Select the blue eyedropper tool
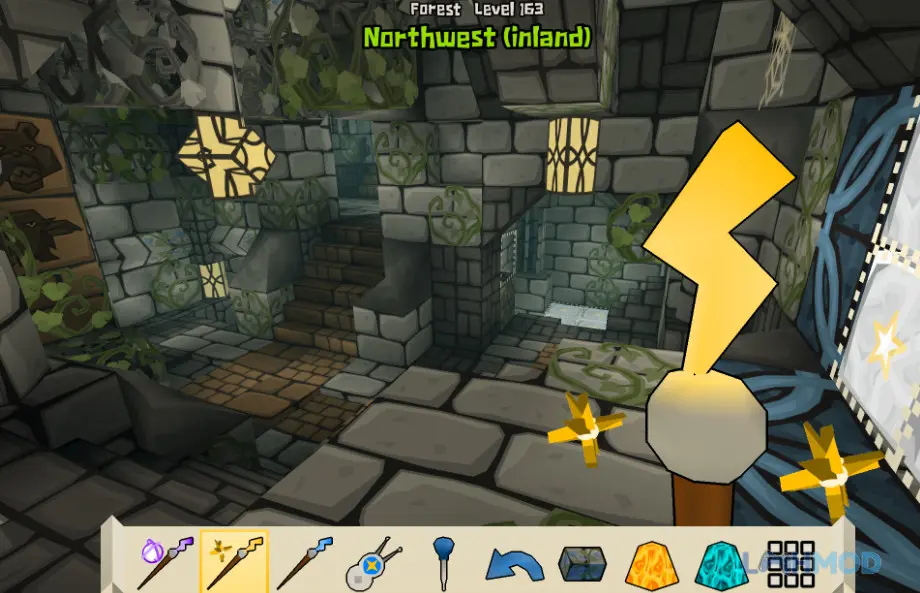Viewport: 920px width, 593px height. (444, 561)
